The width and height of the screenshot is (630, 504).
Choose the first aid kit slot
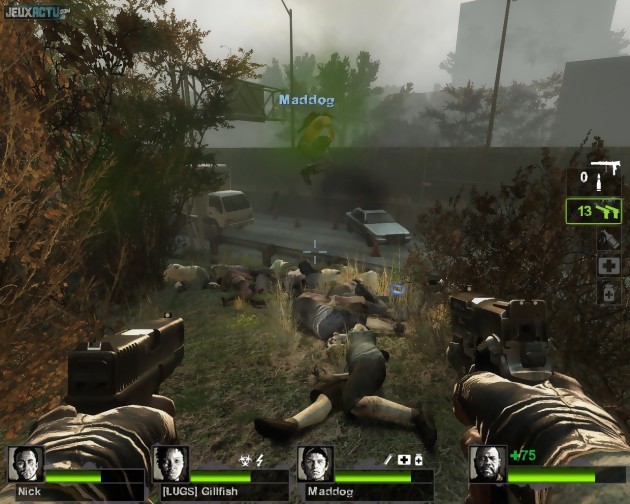(x=608, y=265)
